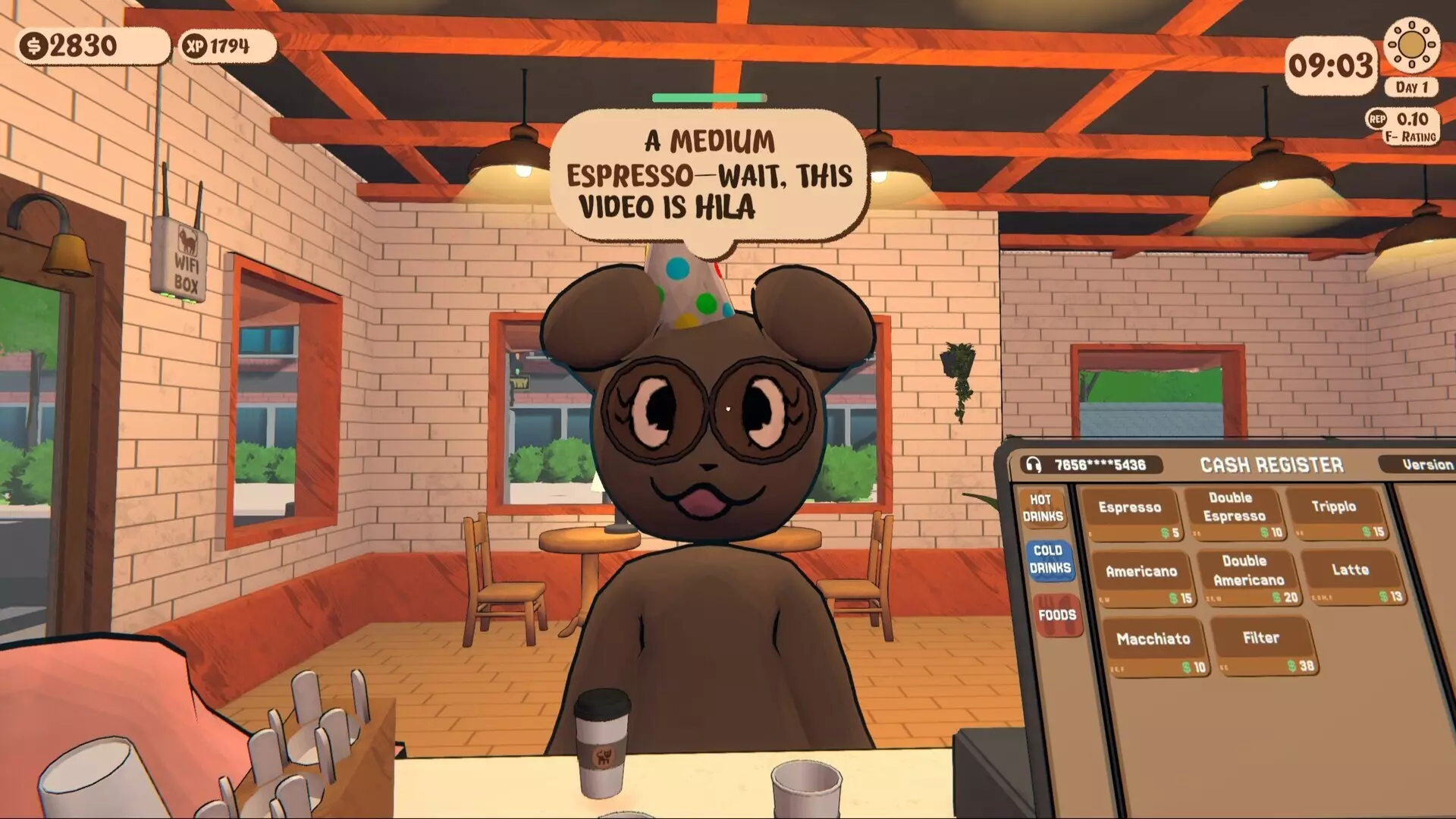This screenshot has height=819, width=1456.
Task: Select the Cold Drinks category icon
Action: coord(1051,560)
